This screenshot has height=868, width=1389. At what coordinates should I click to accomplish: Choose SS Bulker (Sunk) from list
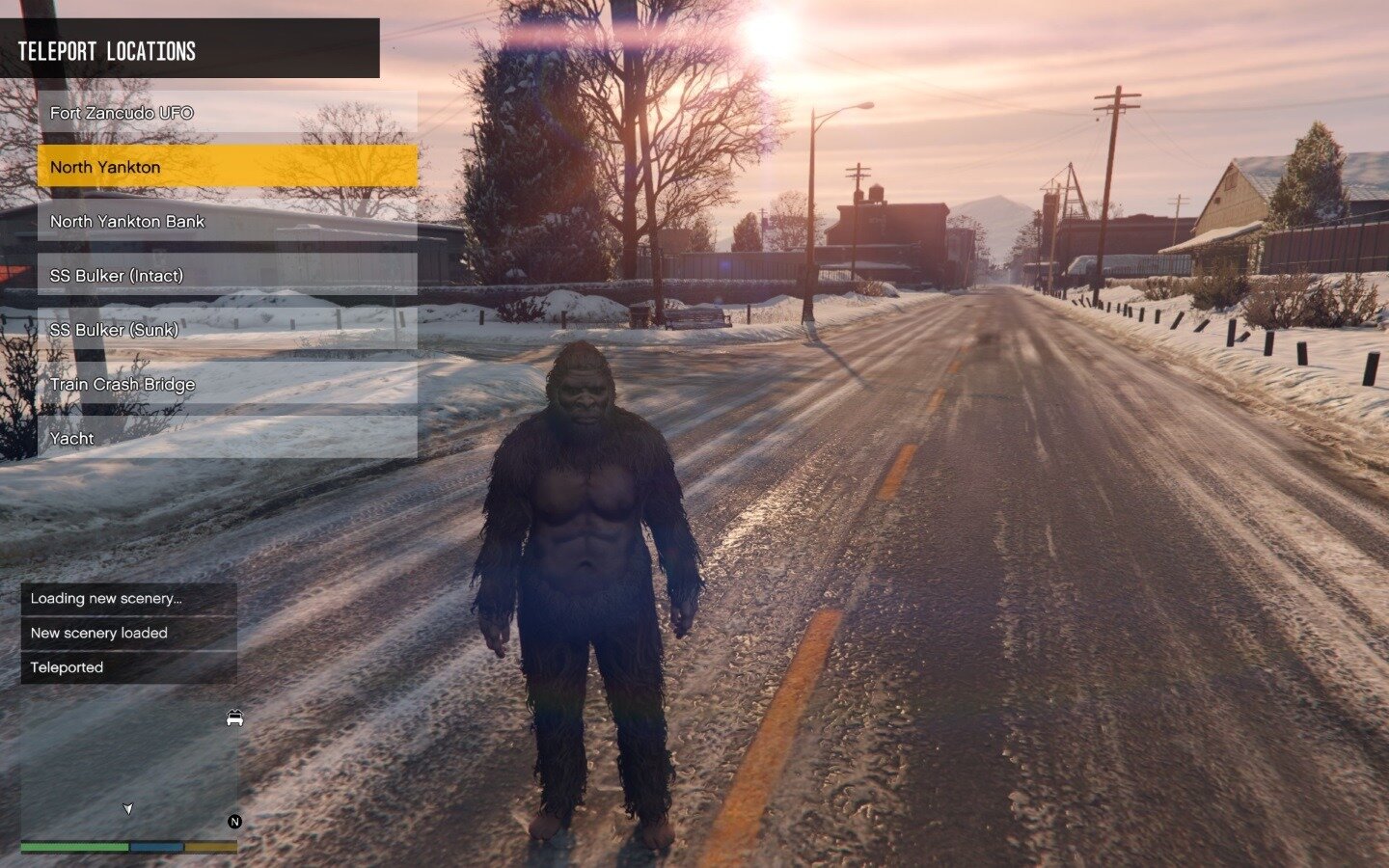(x=228, y=330)
